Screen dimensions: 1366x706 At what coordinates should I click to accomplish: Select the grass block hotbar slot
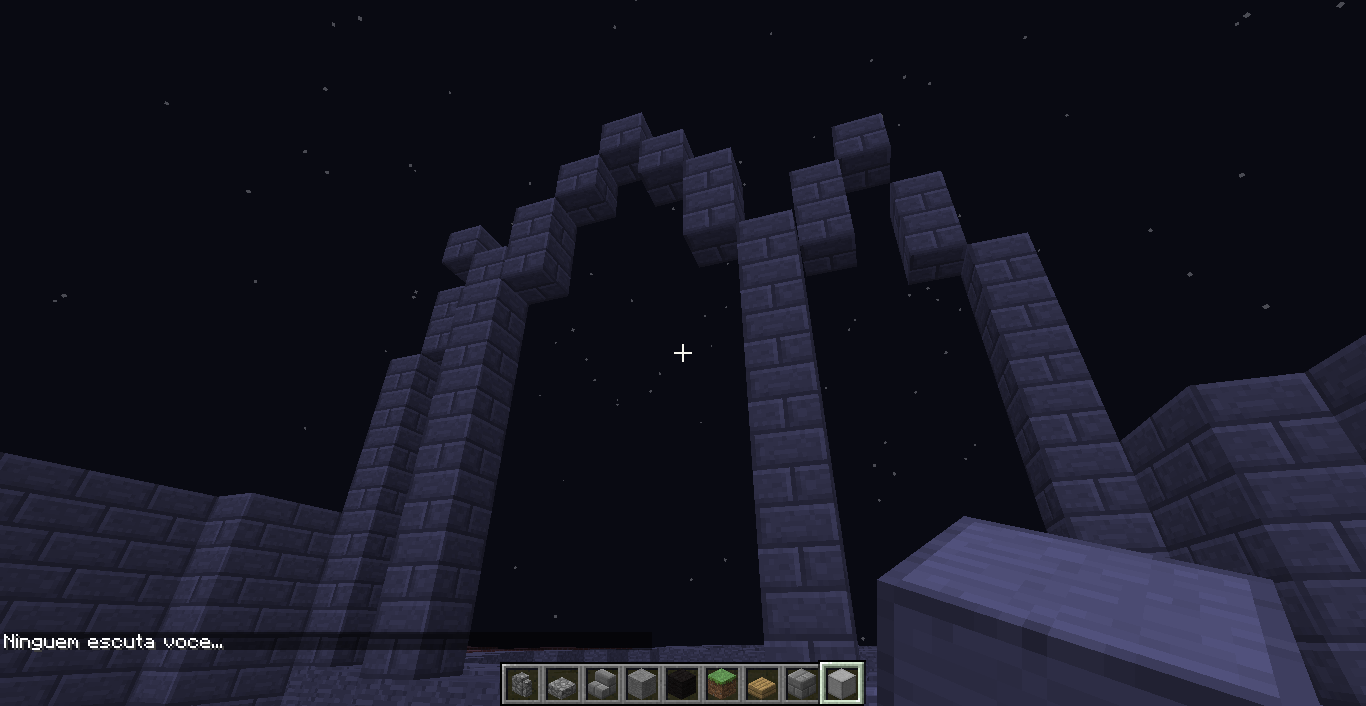click(x=721, y=685)
